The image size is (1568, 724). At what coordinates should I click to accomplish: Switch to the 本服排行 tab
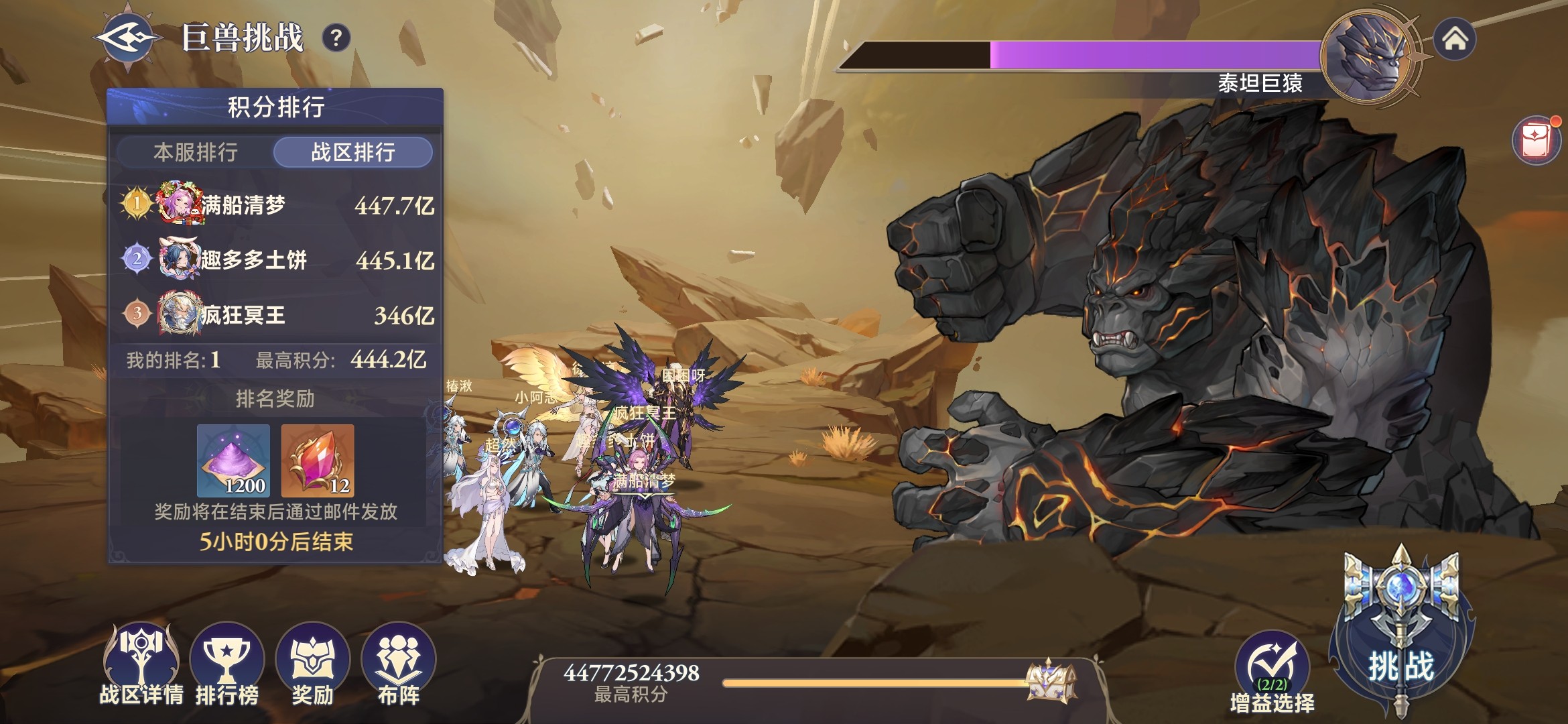click(196, 153)
